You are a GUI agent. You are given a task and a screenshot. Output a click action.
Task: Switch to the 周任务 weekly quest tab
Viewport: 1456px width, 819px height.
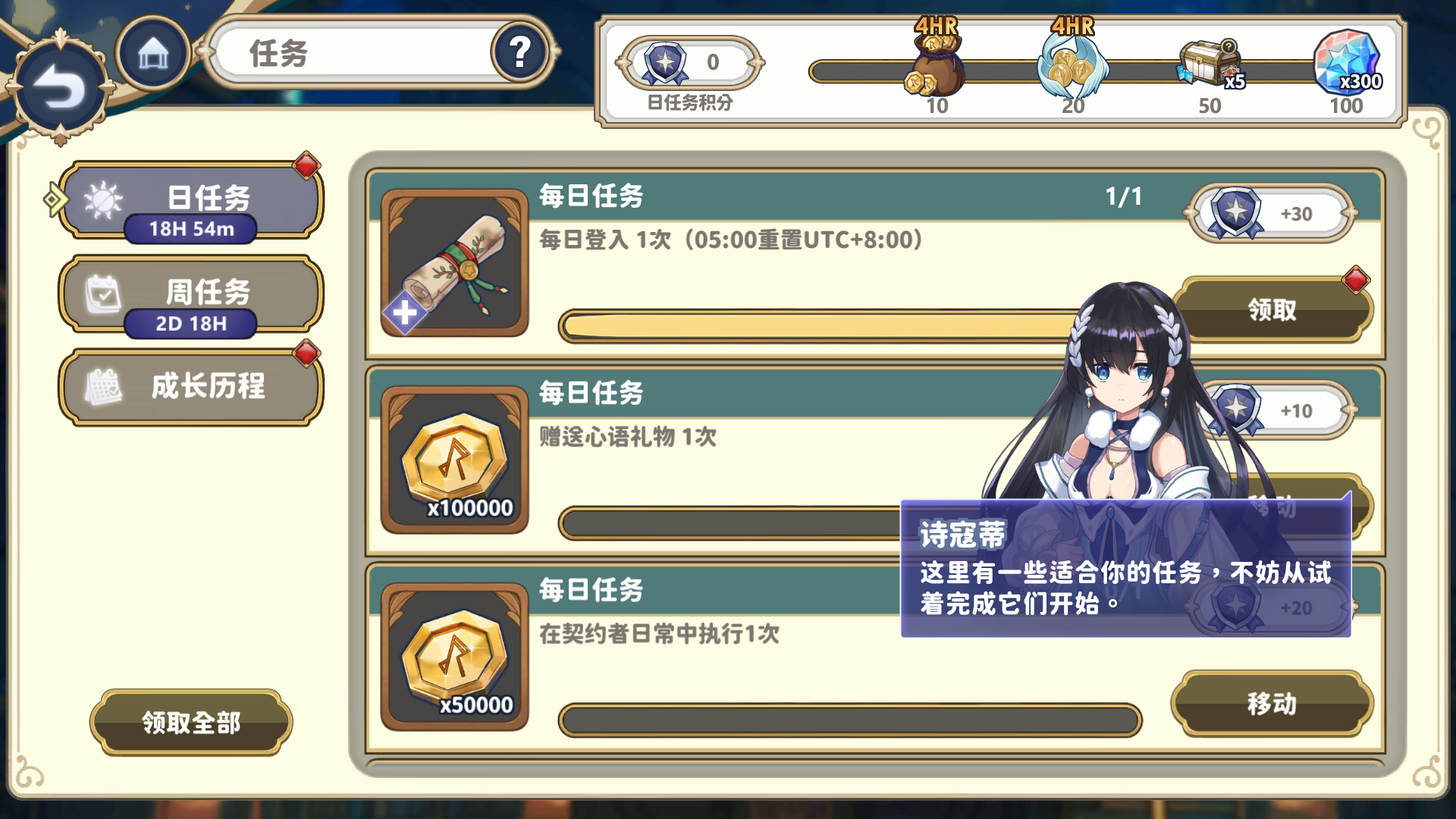click(190, 296)
